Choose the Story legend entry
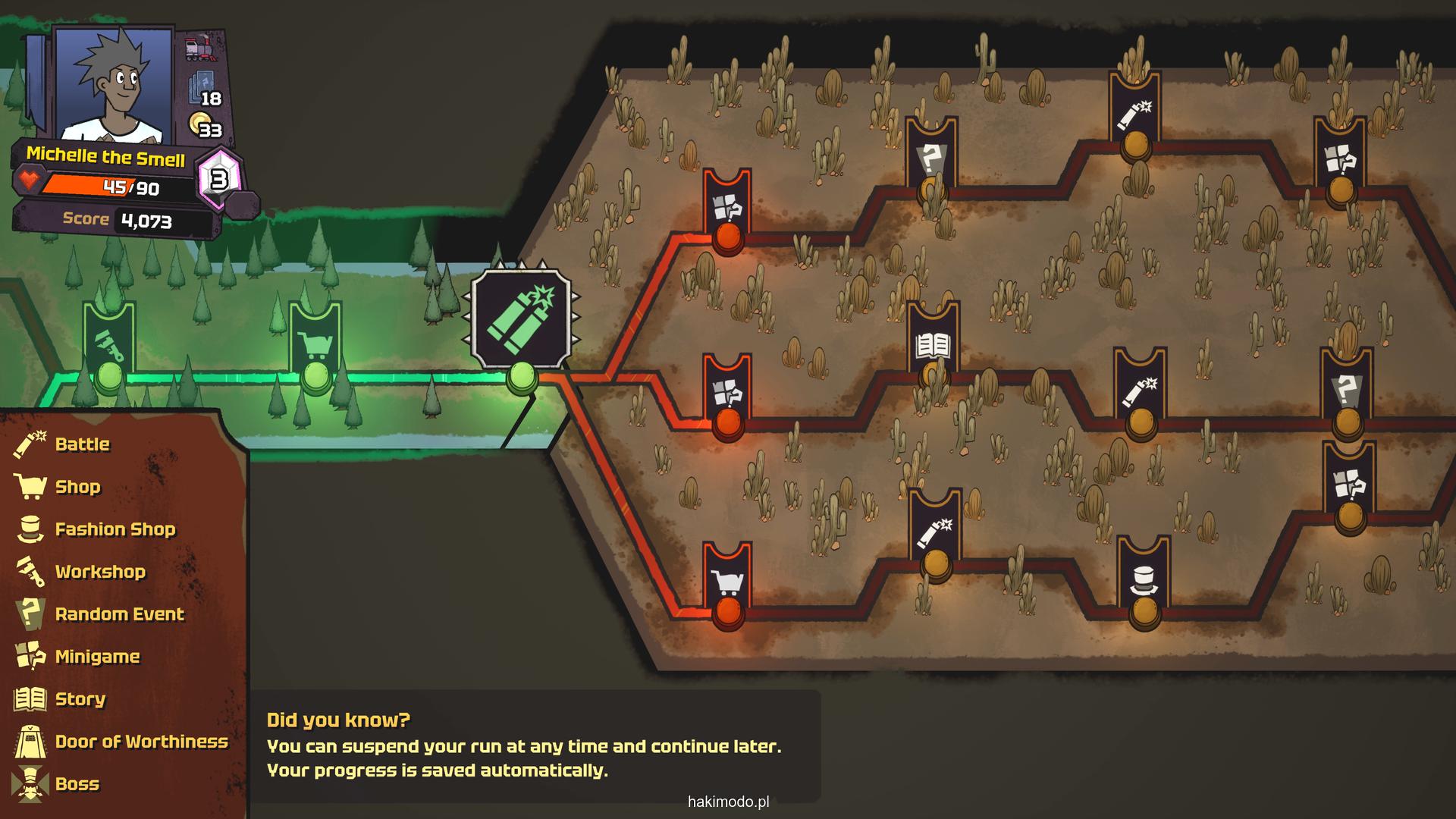Screen dimensions: 1456x819 80,699
